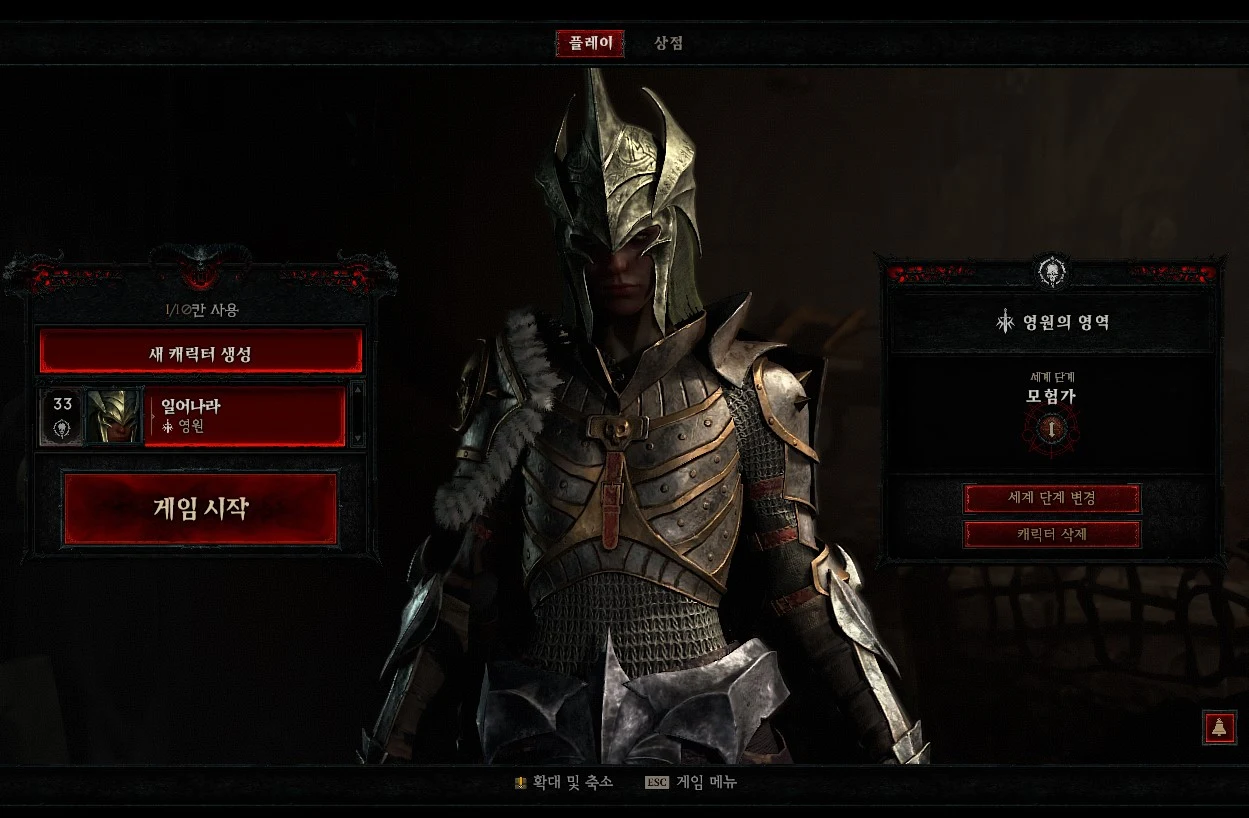The height and width of the screenshot is (818, 1249).
Task: Open the bell notification icon
Action: click(1219, 728)
